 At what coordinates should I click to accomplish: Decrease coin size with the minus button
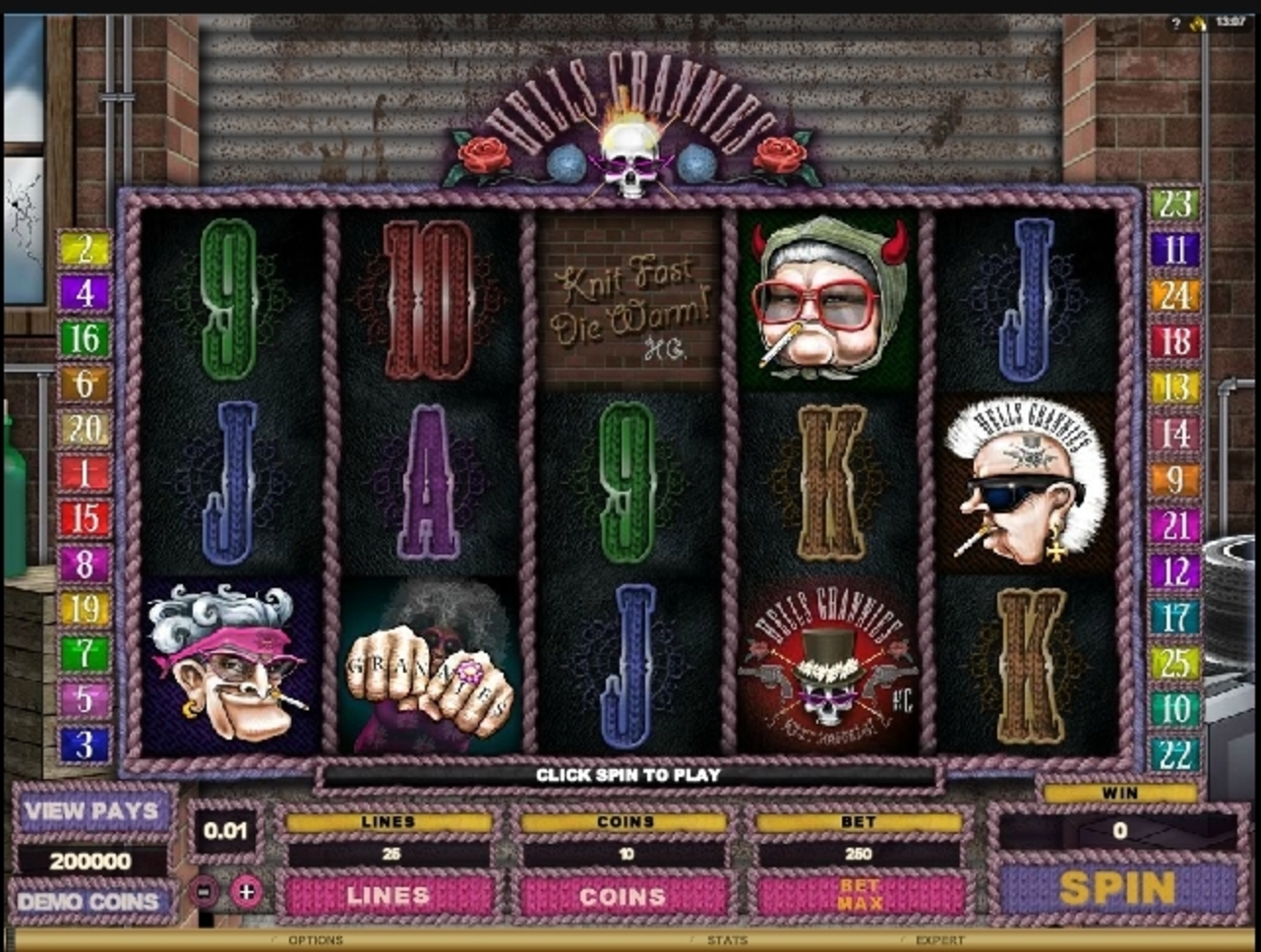(x=204, y=892)
